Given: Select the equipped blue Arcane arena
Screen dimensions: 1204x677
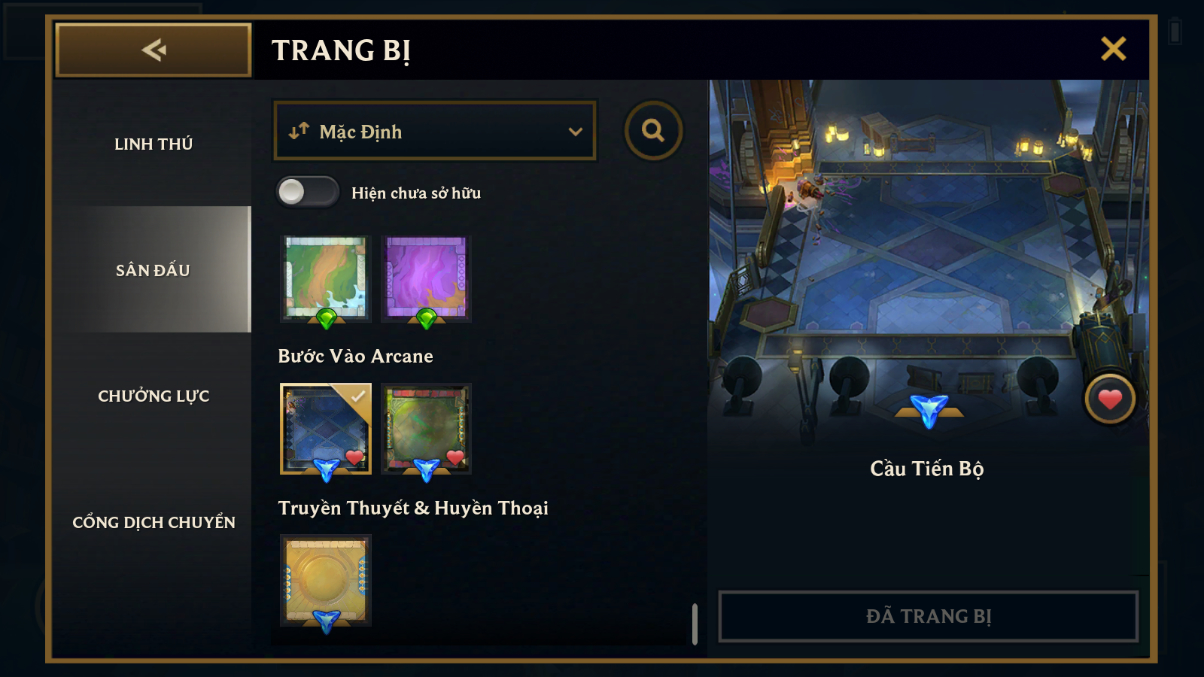Looking at the screenshot, I should point(326,428).
